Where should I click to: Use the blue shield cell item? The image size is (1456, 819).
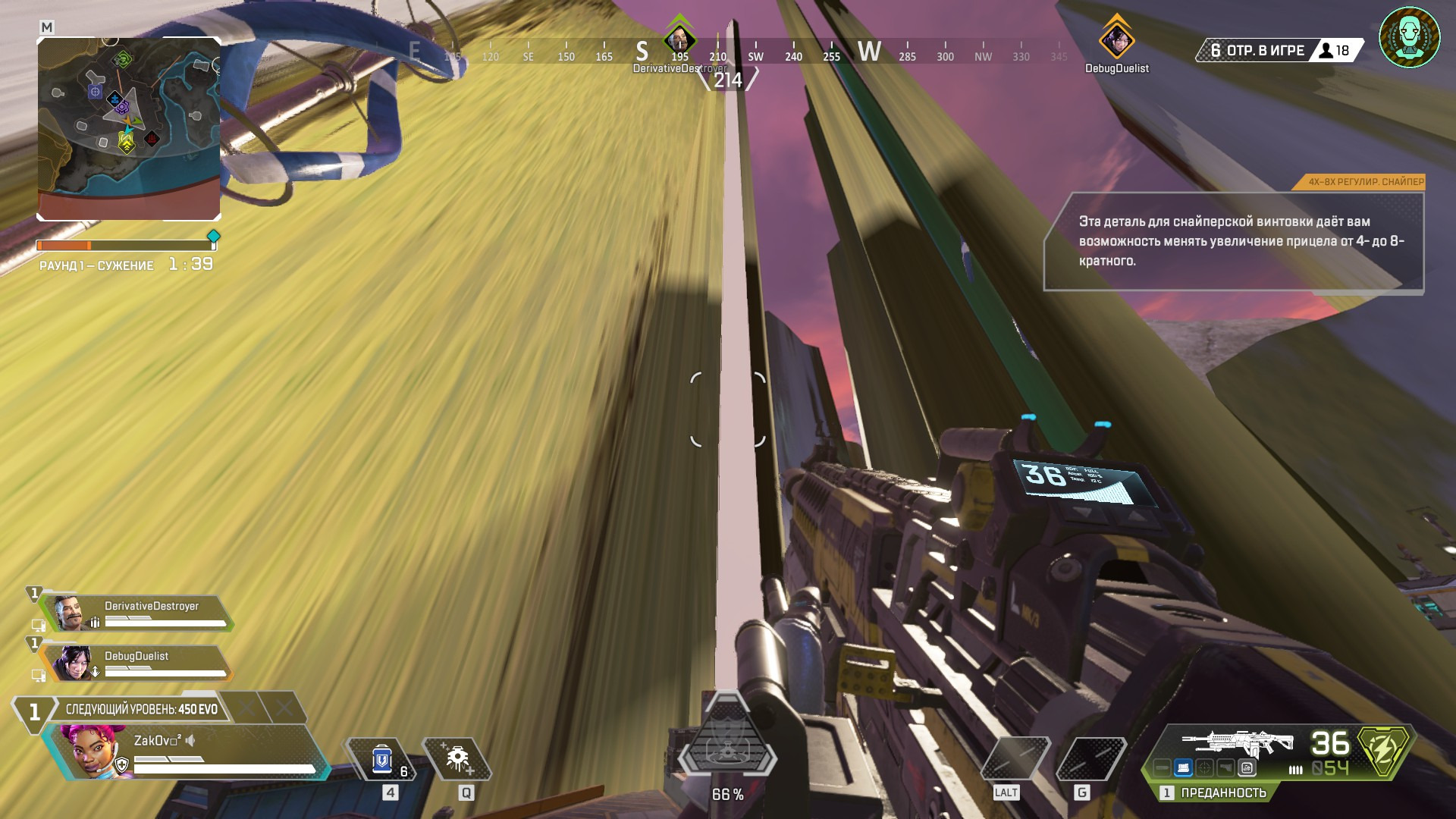pyautogui.click(x=381, y=759)
